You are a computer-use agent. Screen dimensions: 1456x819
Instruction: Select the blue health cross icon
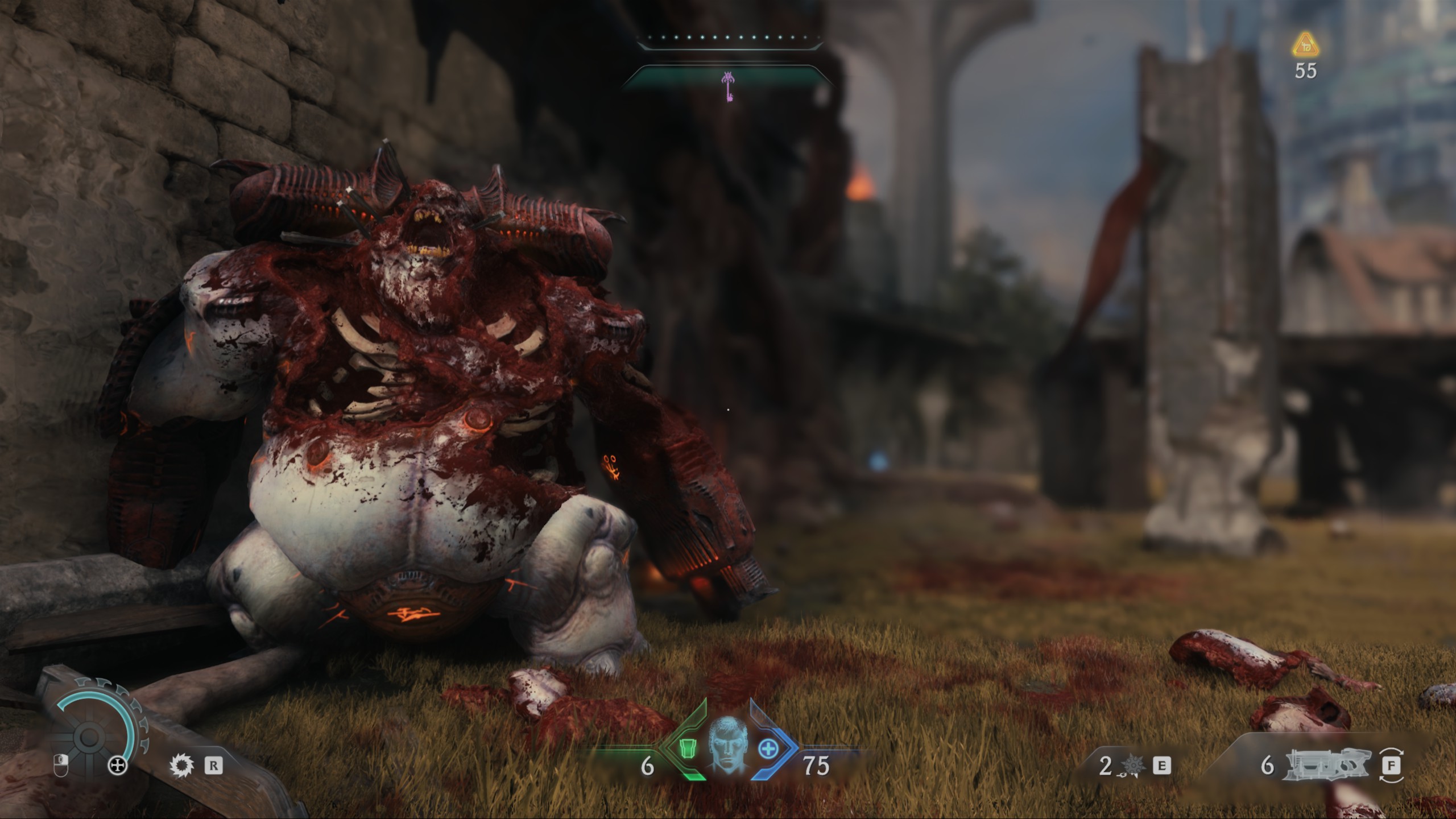pos(767,748)
